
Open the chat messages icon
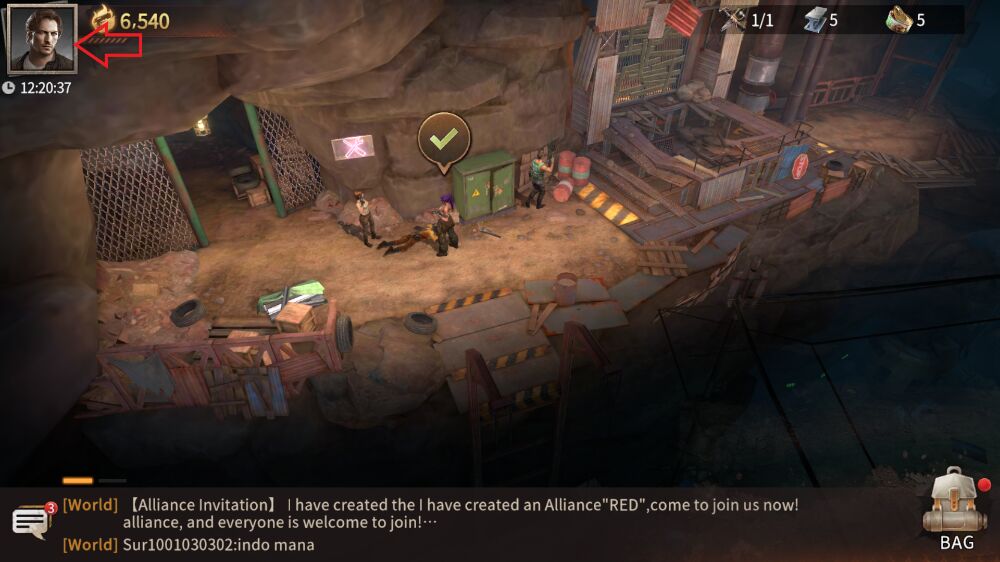pyautogui.click(x=31, y=521)
